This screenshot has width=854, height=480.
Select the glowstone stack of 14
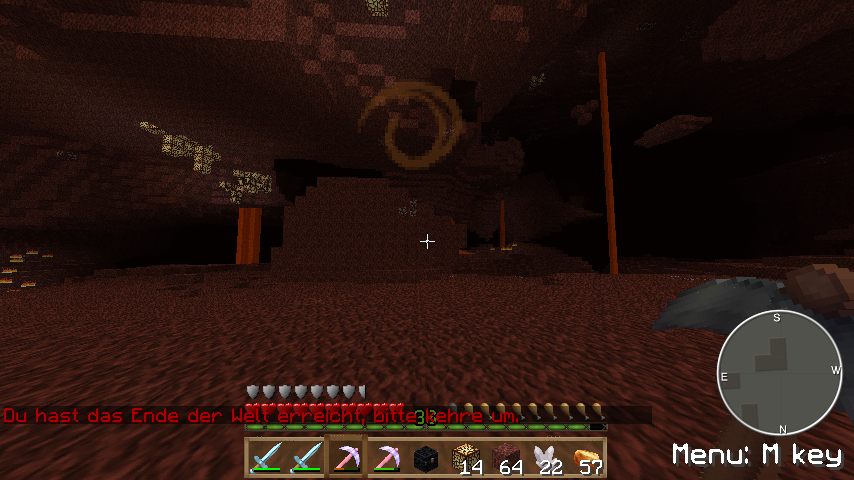465,458
